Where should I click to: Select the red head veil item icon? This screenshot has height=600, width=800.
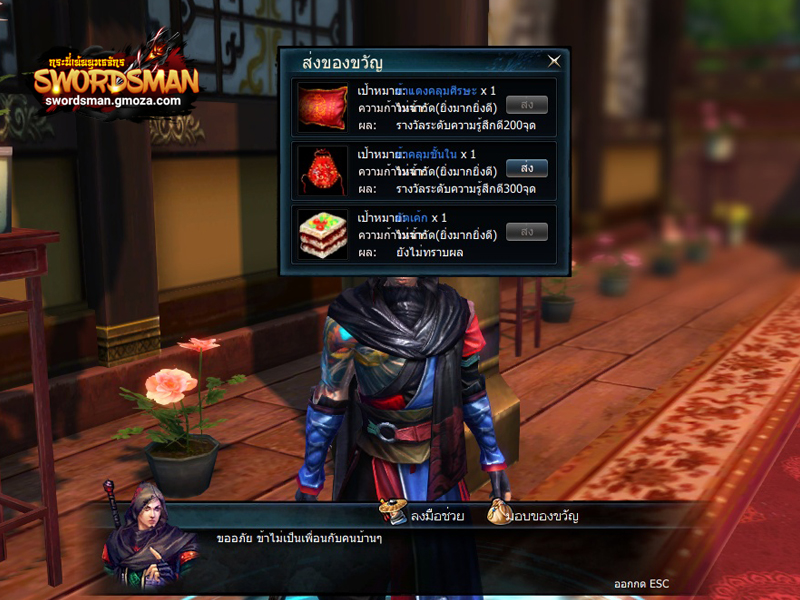pyautogui.click(x=322, y=108)
